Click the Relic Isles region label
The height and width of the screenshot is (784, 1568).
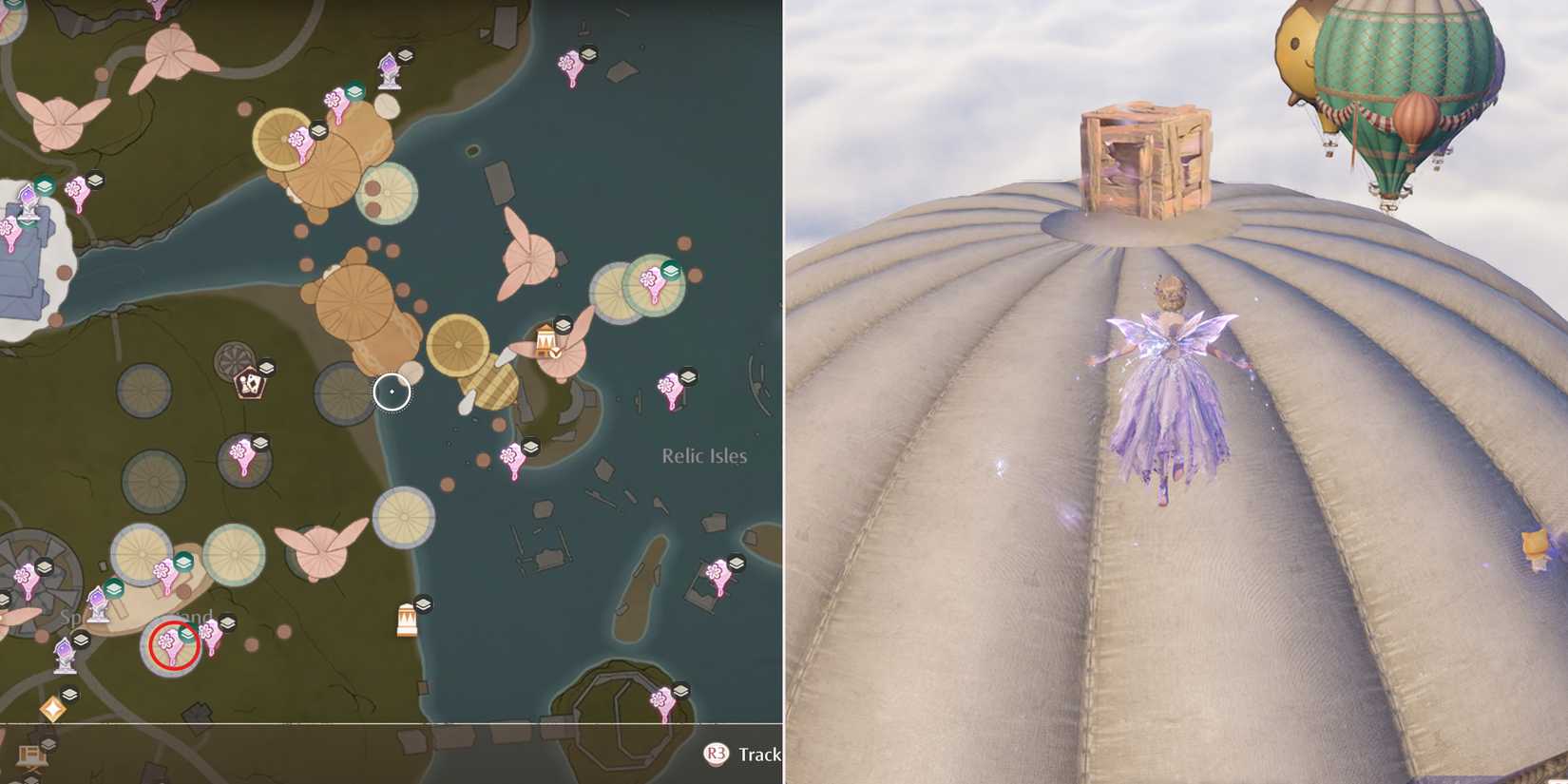pos(704,456)
